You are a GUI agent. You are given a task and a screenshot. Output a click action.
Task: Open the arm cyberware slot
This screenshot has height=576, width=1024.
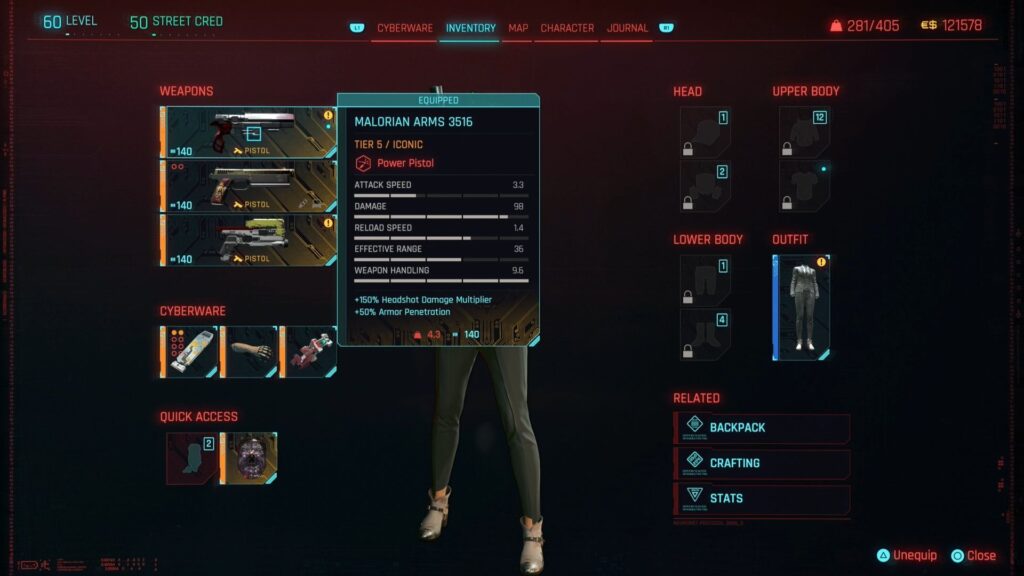248,352
